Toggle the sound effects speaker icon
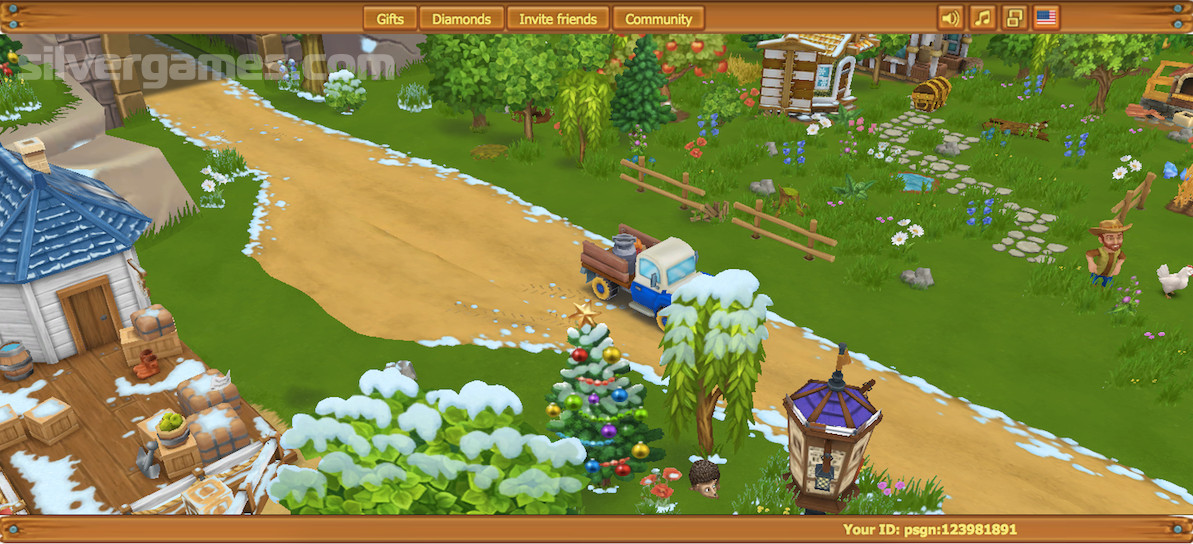 coord(950,18)
